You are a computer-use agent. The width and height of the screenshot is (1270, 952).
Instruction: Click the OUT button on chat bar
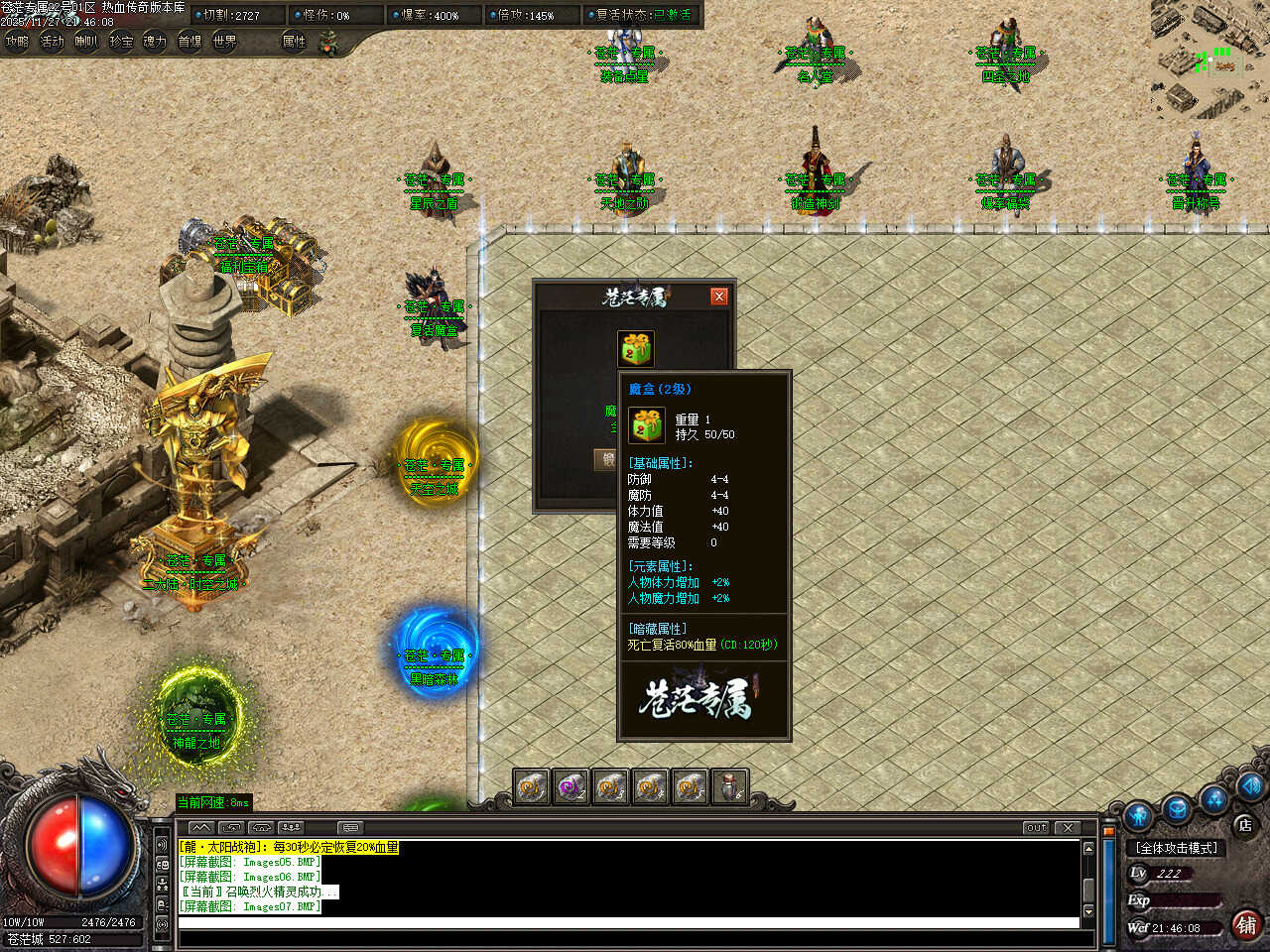point(1036,827)
